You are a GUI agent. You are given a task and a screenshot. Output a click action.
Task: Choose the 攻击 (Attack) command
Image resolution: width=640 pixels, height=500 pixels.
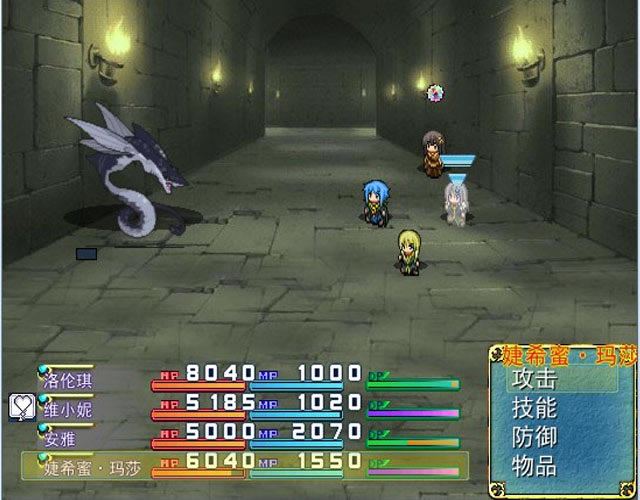point(534,380)
